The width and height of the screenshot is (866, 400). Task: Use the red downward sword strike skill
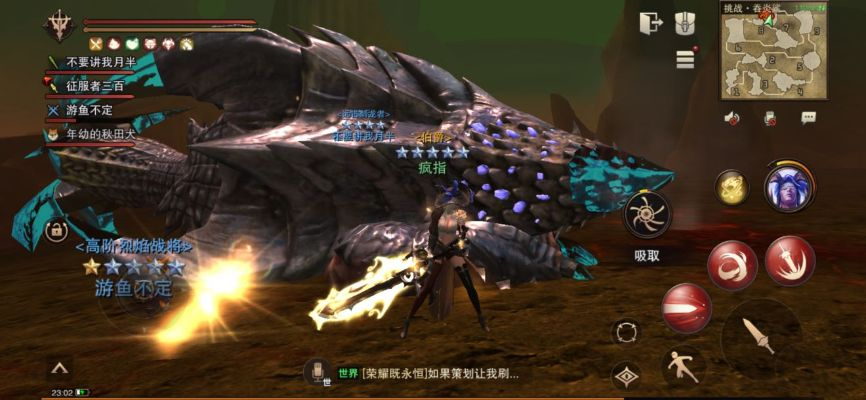pos(790,260)
